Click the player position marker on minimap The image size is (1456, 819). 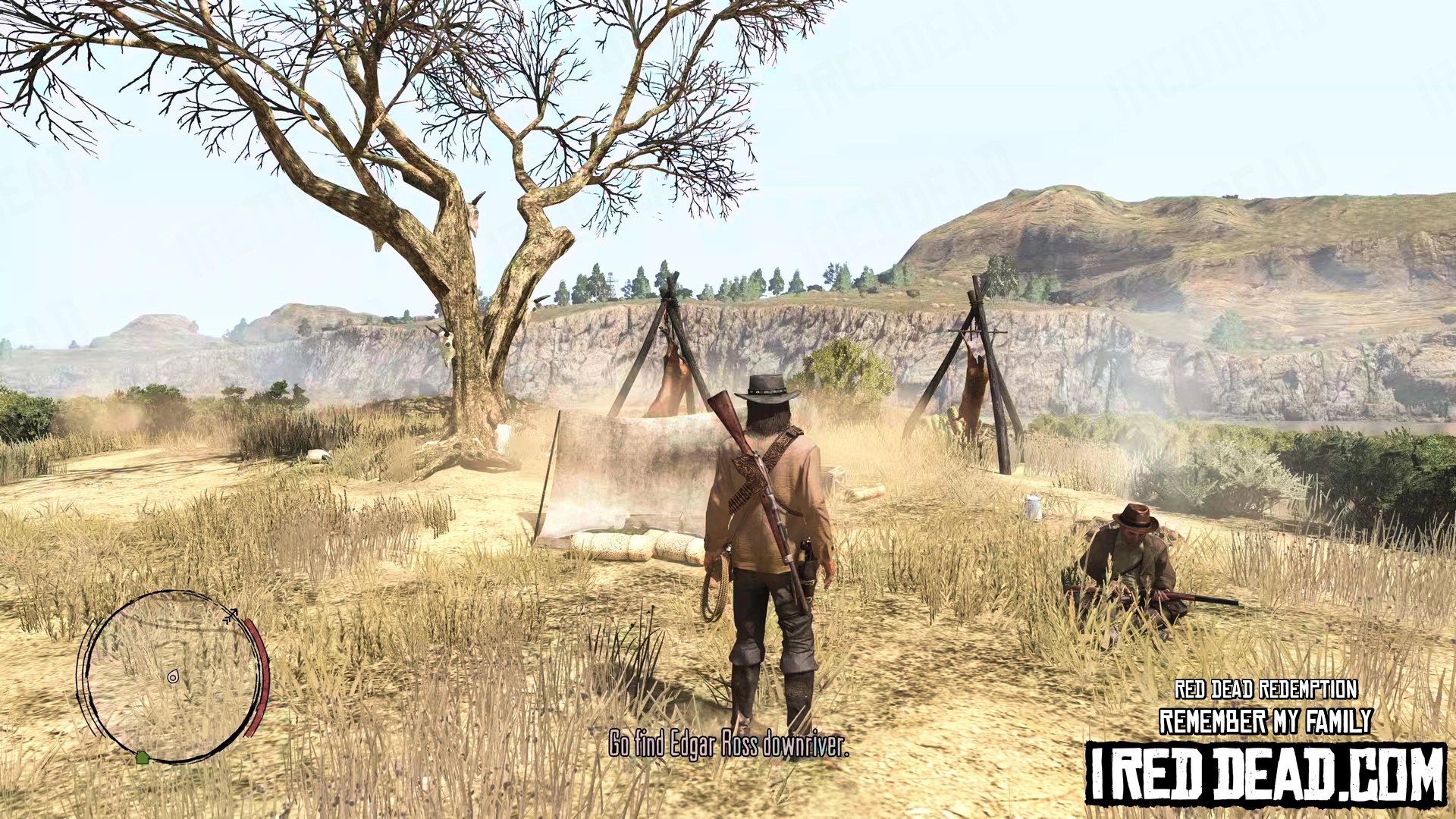173,676
